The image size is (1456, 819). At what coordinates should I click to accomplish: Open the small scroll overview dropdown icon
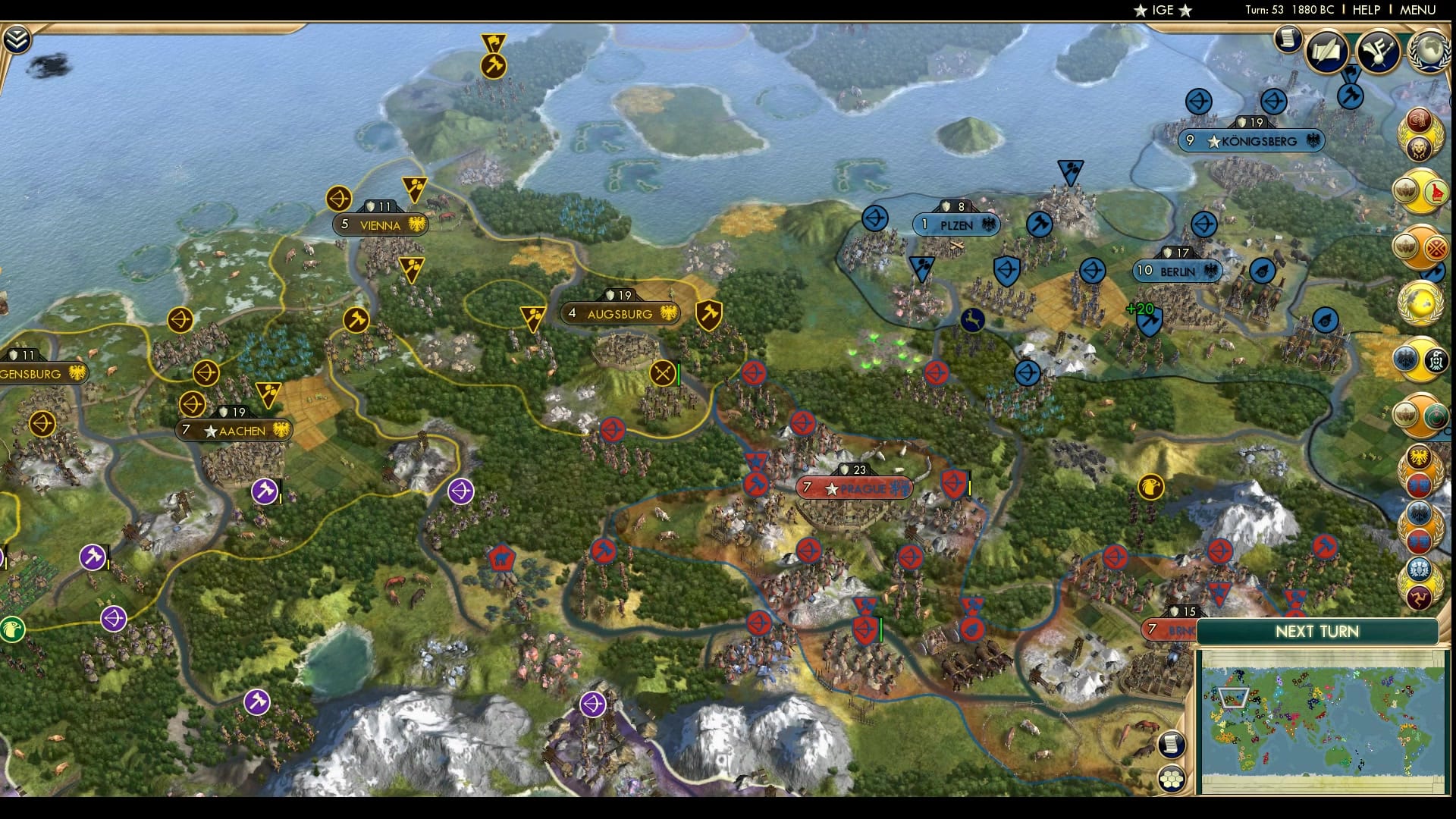tap(1288, 39)
